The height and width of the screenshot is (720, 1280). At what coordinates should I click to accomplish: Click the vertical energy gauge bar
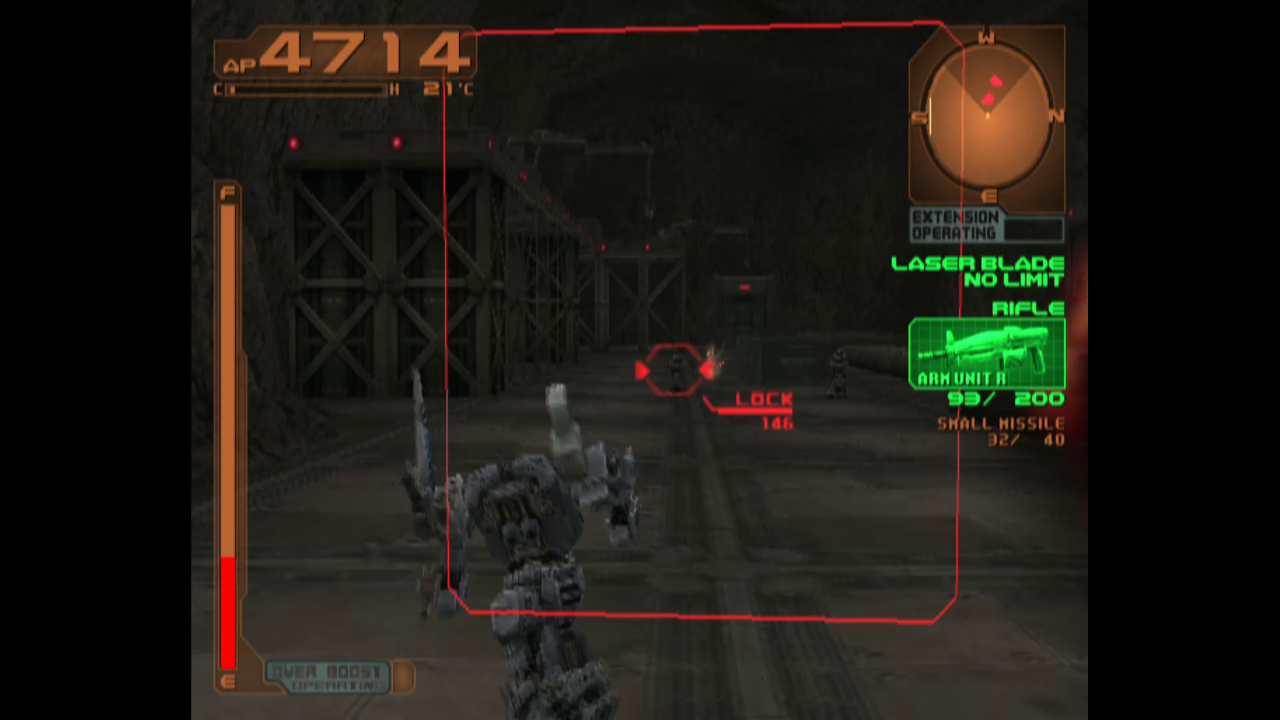point(229,430)
